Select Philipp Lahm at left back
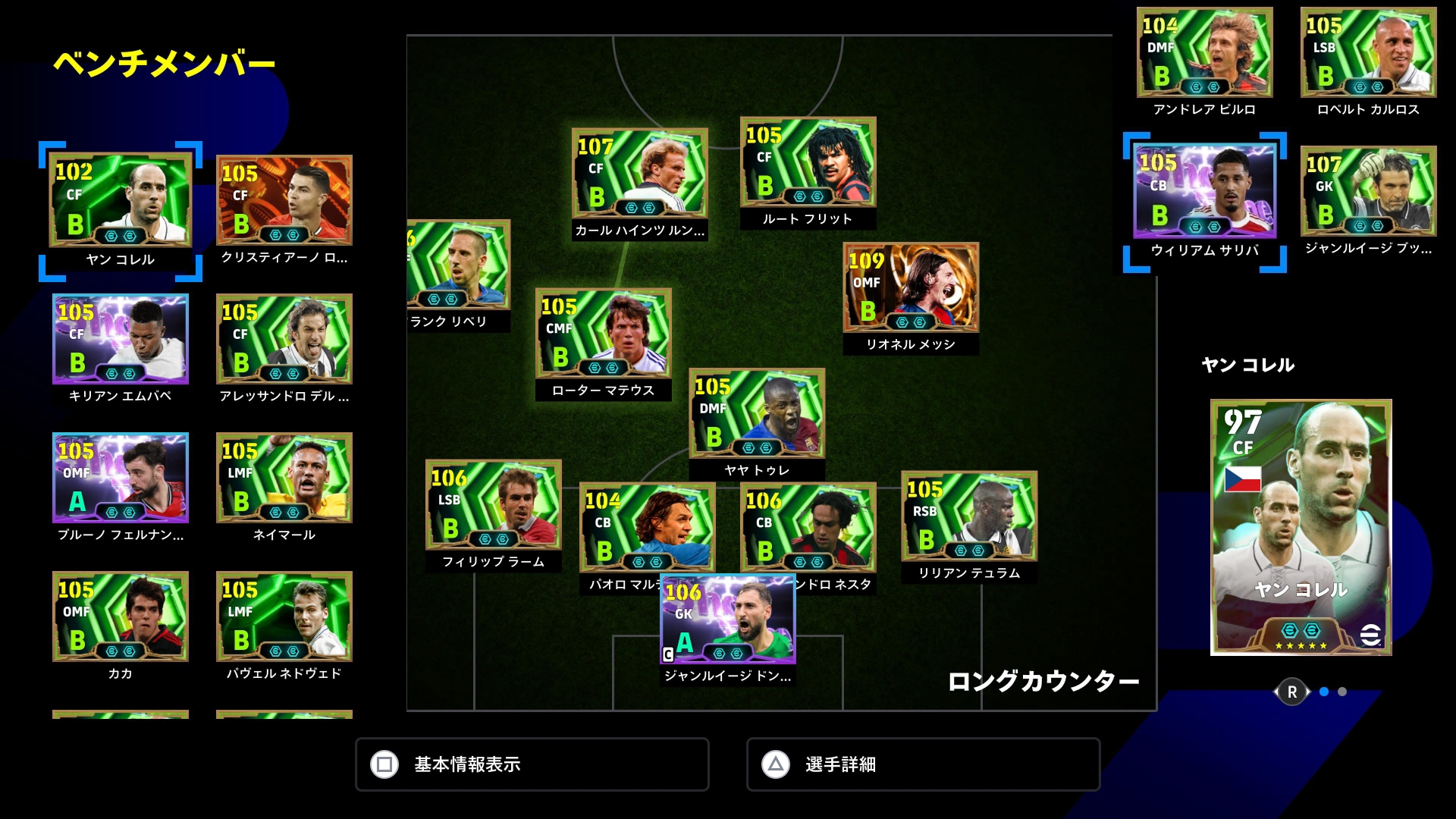 click(494, 505)
